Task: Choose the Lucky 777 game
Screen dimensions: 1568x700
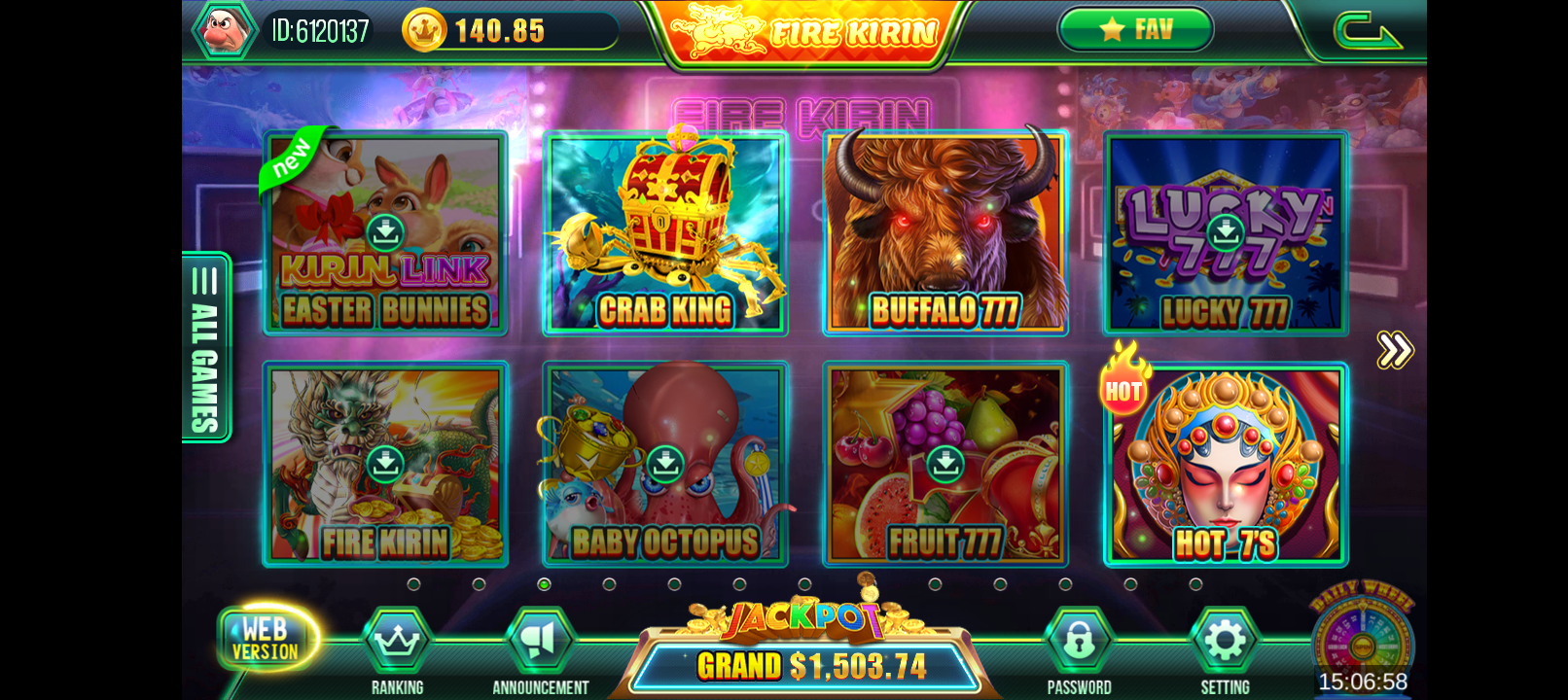Action: click(1226, 233)
